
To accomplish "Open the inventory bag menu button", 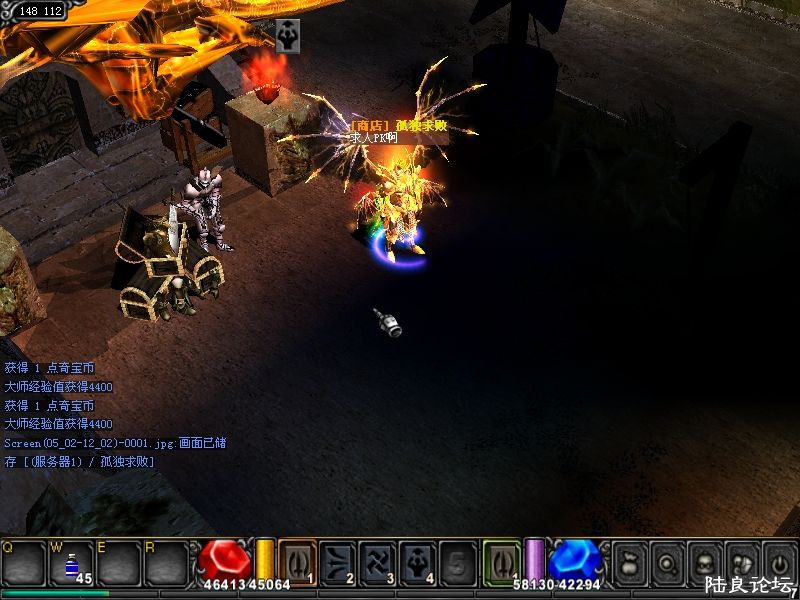I will (x=630, y=562).
